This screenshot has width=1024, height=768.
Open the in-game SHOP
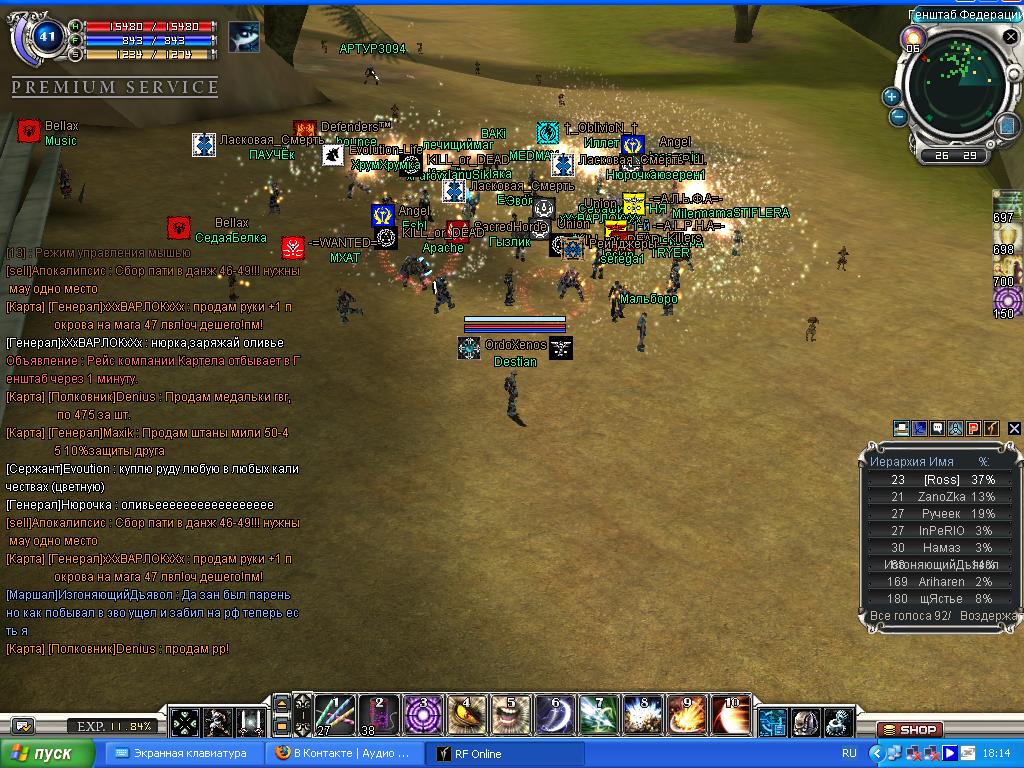click(x=909, y=730)
